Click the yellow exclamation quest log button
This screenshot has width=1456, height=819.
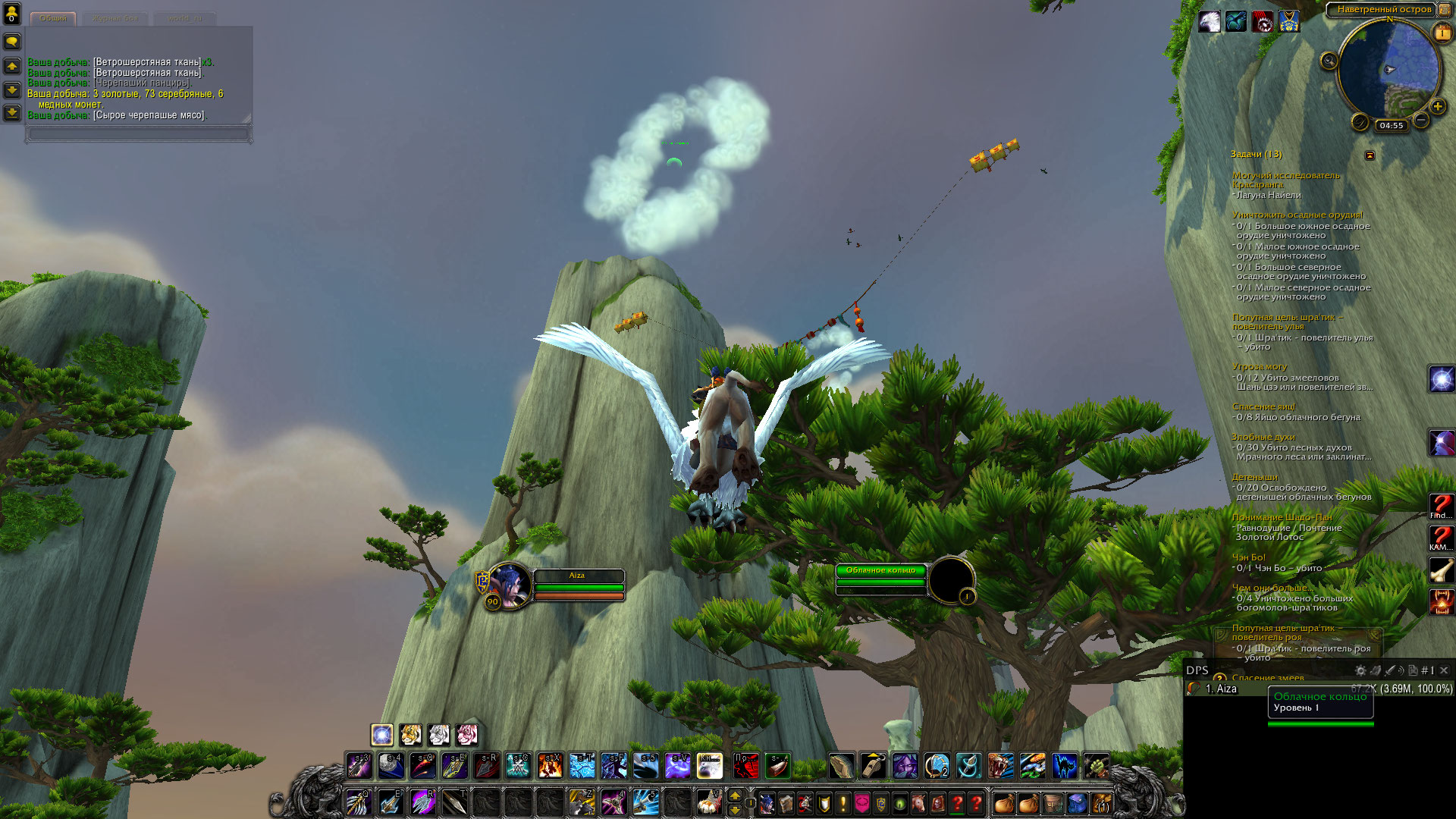click(x=843, y=802)
